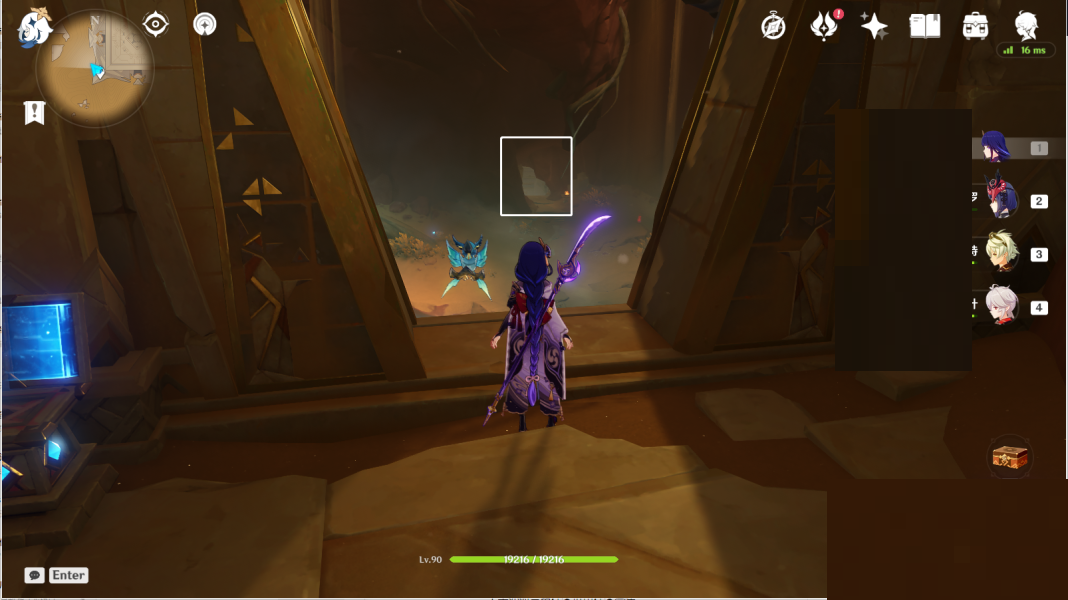
Task: Open the compass icon in the top bar
Action: (x=773, y=27)
